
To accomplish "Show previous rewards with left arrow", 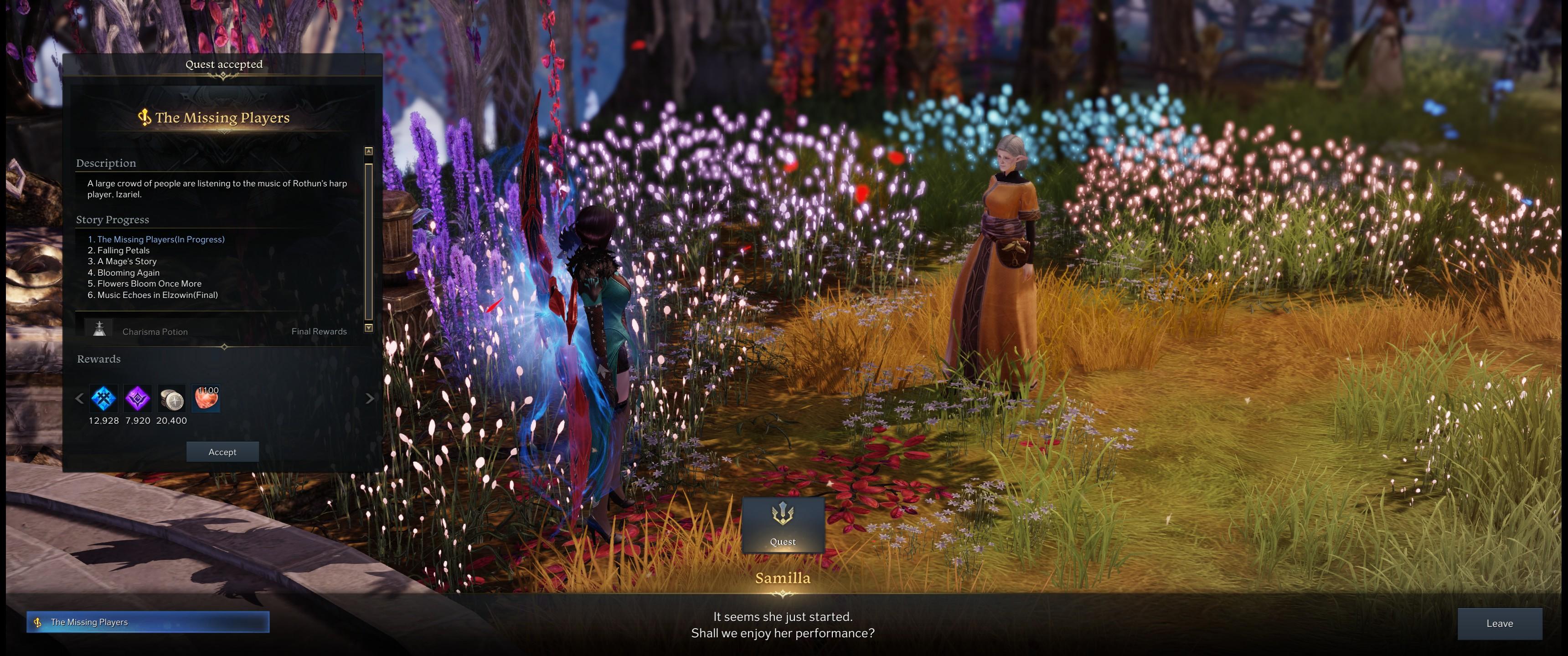I will (79, 399).
